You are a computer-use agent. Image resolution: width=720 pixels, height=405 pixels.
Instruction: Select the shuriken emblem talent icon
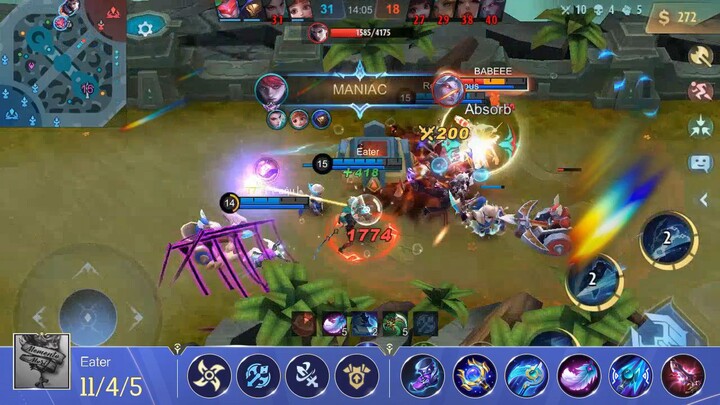tap(210, 376)
